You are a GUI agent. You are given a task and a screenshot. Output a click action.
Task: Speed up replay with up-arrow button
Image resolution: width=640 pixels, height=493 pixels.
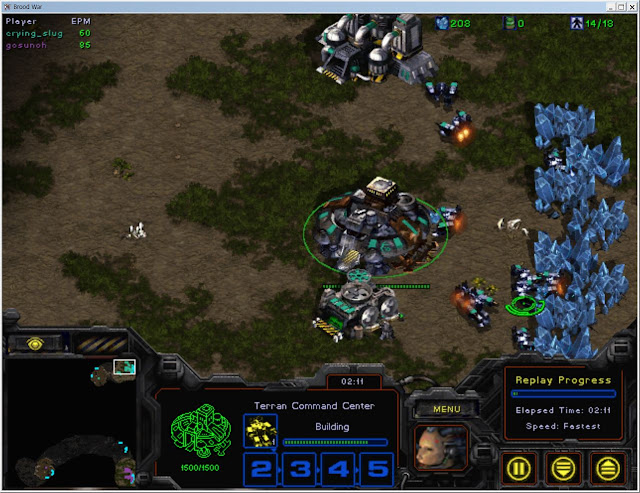click(606, 466)
